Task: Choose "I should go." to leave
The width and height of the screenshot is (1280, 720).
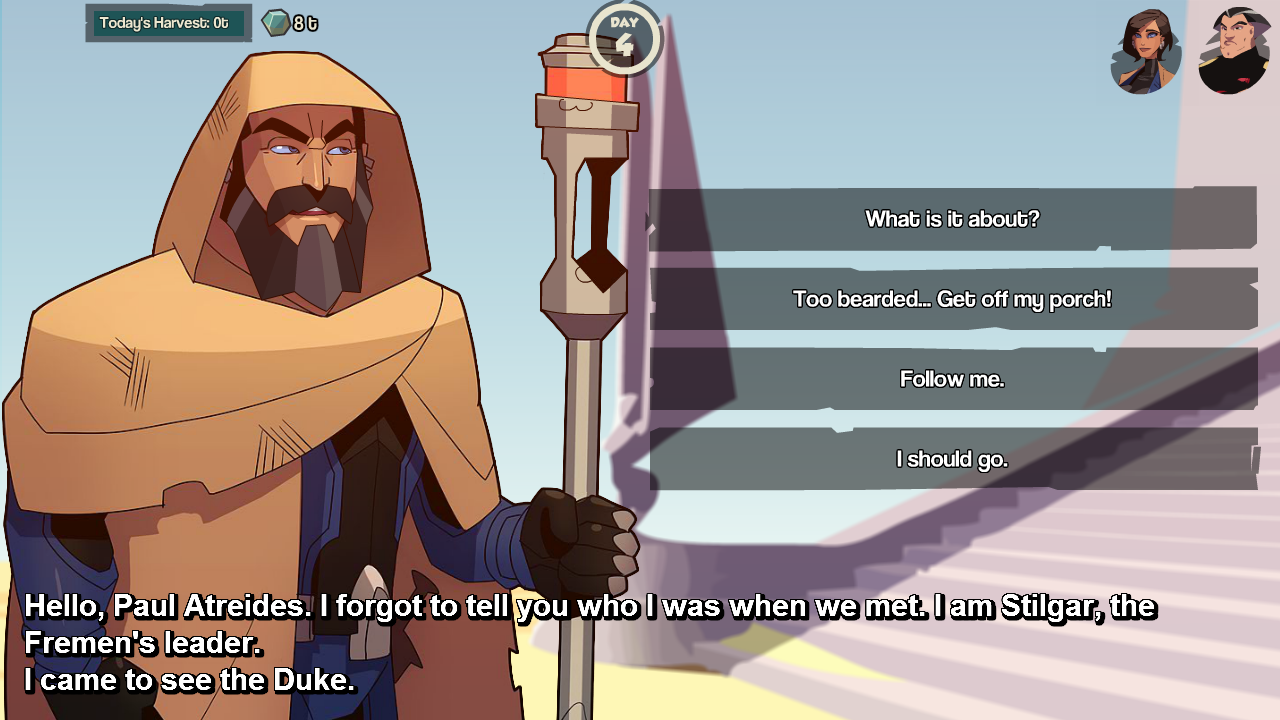Action: point(952,459)
